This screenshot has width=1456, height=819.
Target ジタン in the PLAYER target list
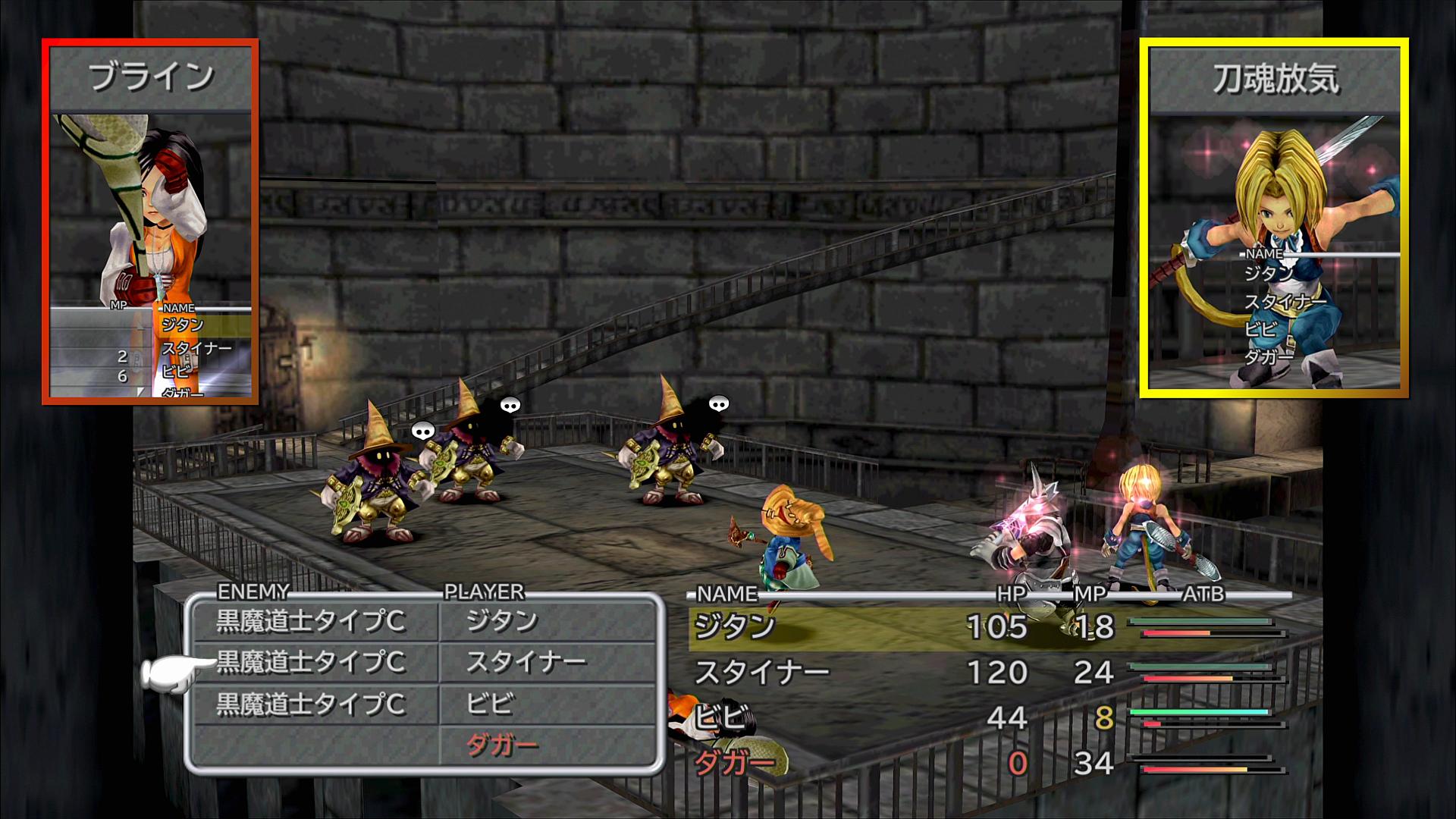click(x=502, y=622)
